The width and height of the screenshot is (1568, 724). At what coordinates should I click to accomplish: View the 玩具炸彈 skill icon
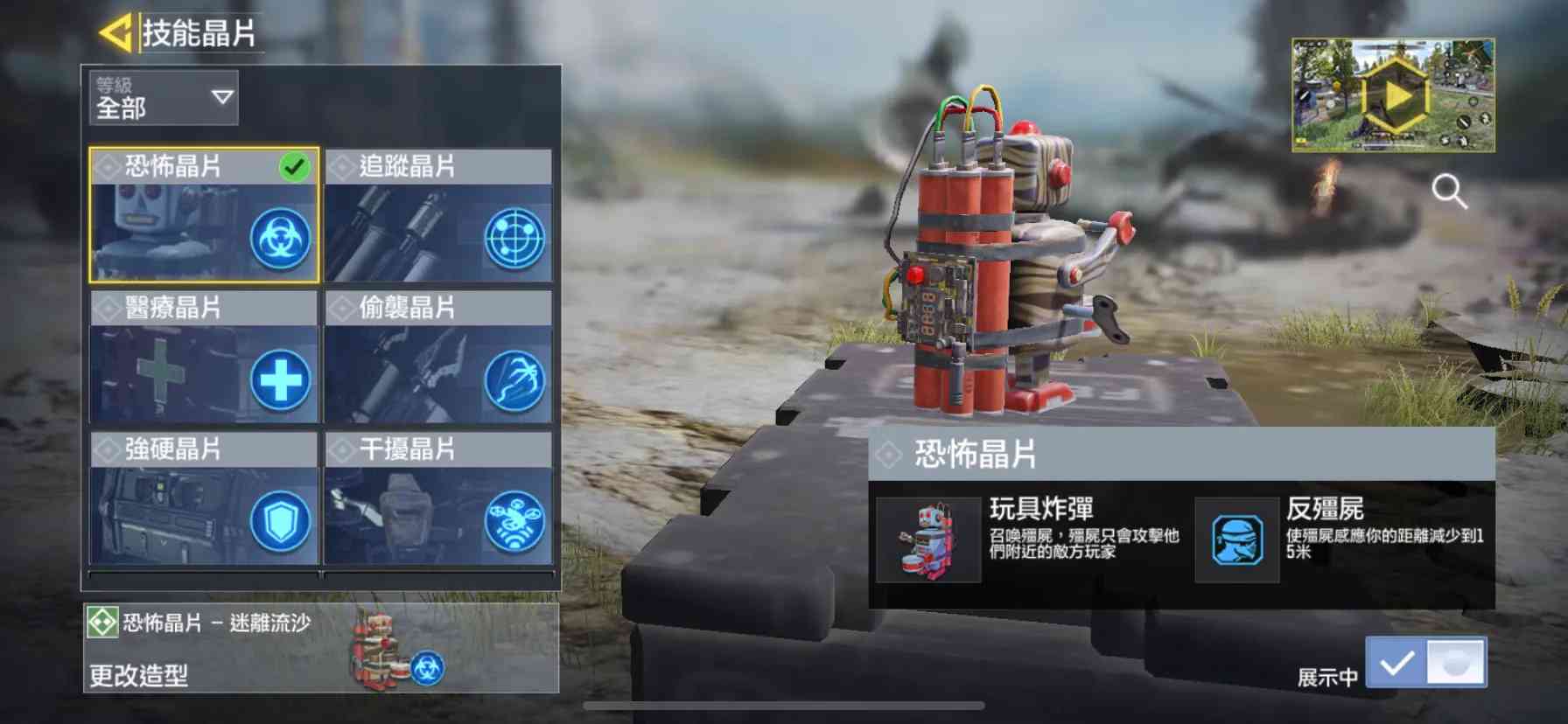928,540
